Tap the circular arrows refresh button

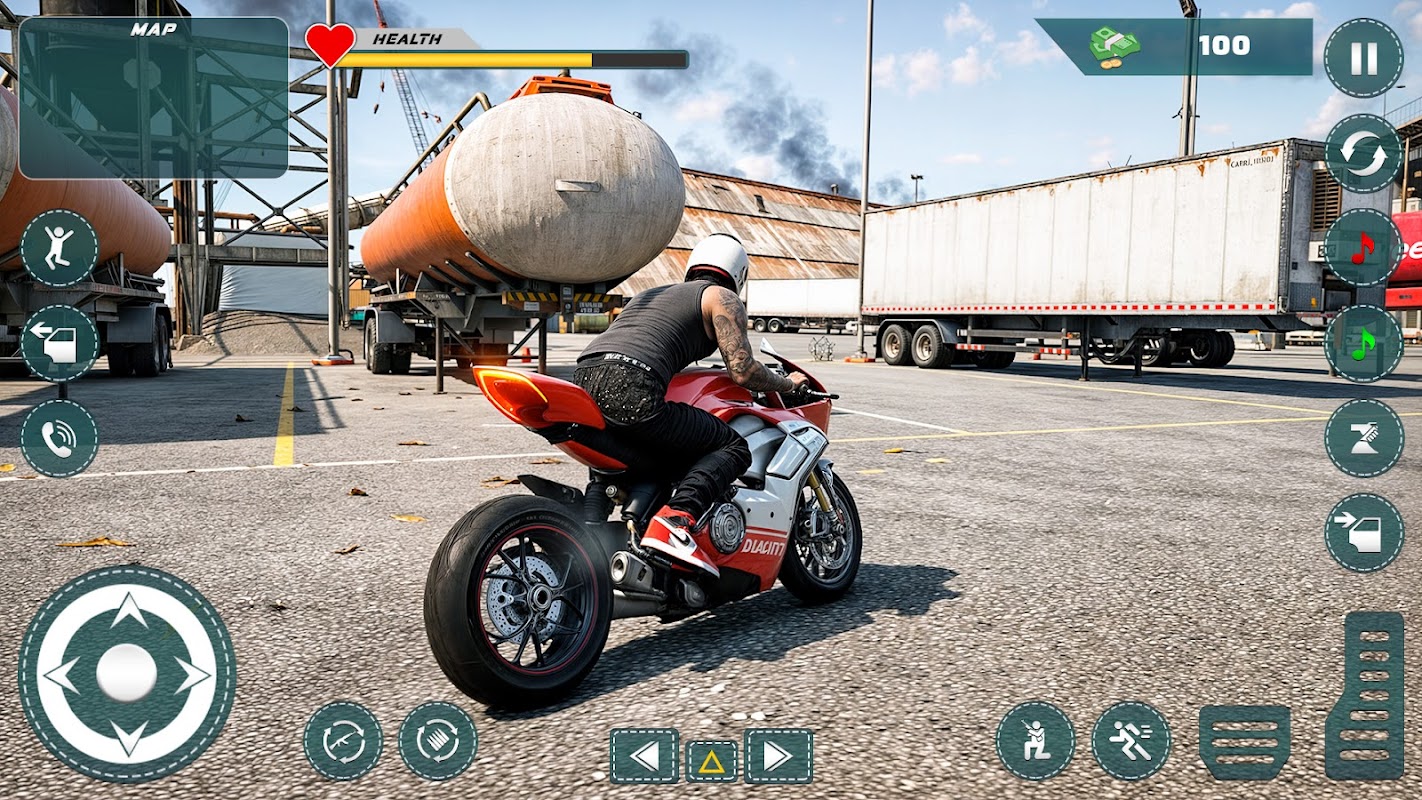(1363, 153)
